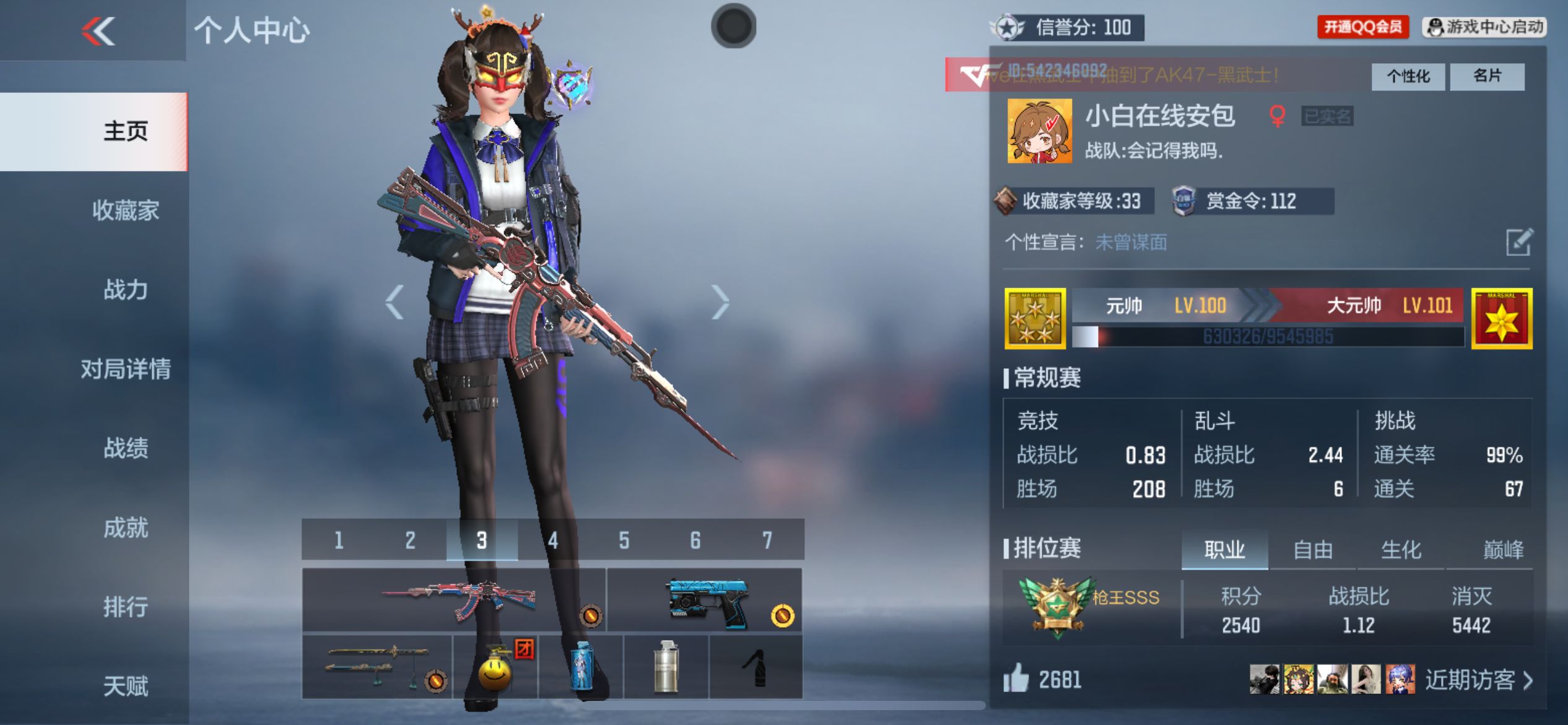1568x725 pixels.
Task: Open 近期访客 recent visitors list
Action: click(x=1478, y=680)
